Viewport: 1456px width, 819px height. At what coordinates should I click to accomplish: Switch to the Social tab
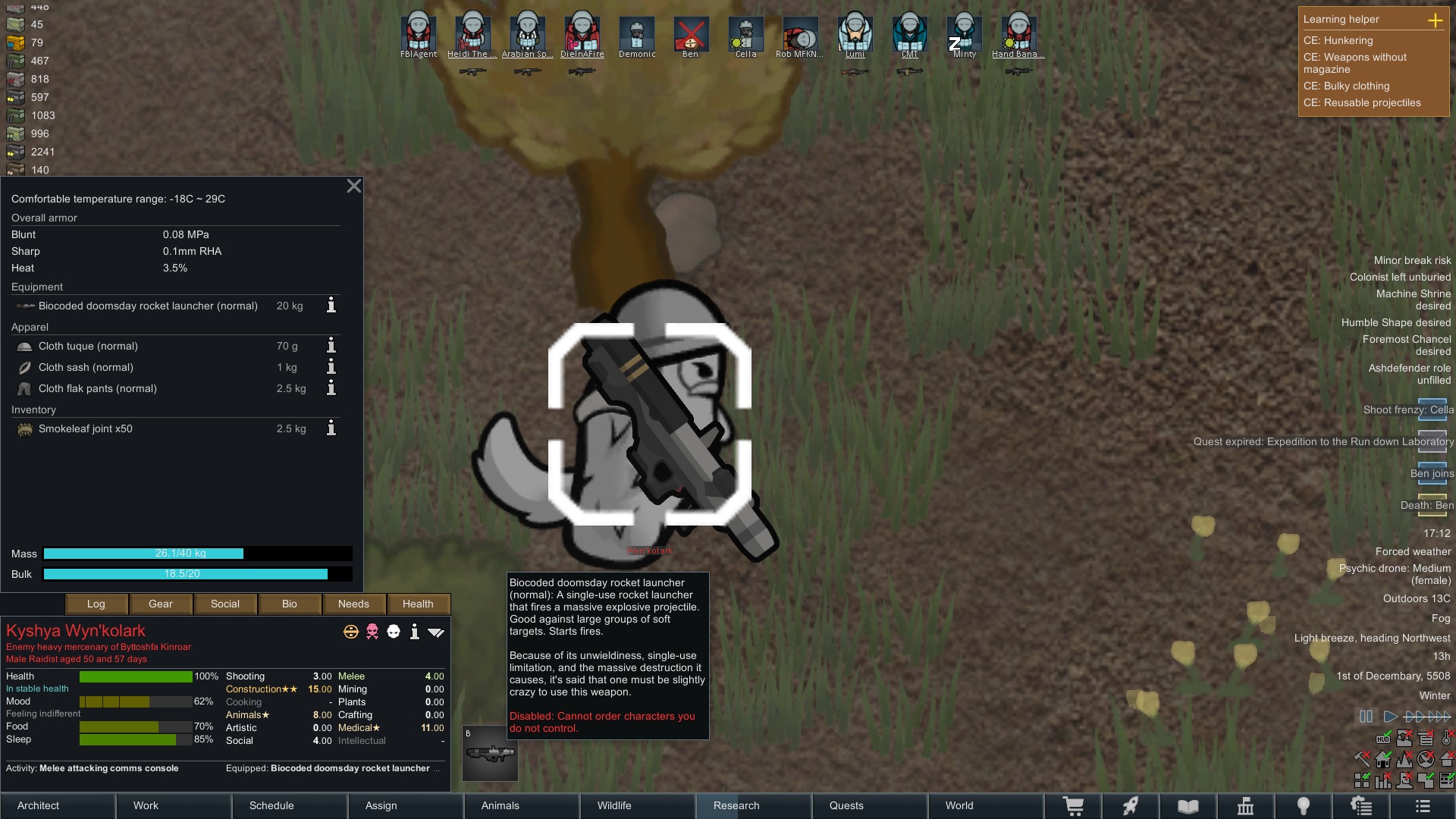224,604
